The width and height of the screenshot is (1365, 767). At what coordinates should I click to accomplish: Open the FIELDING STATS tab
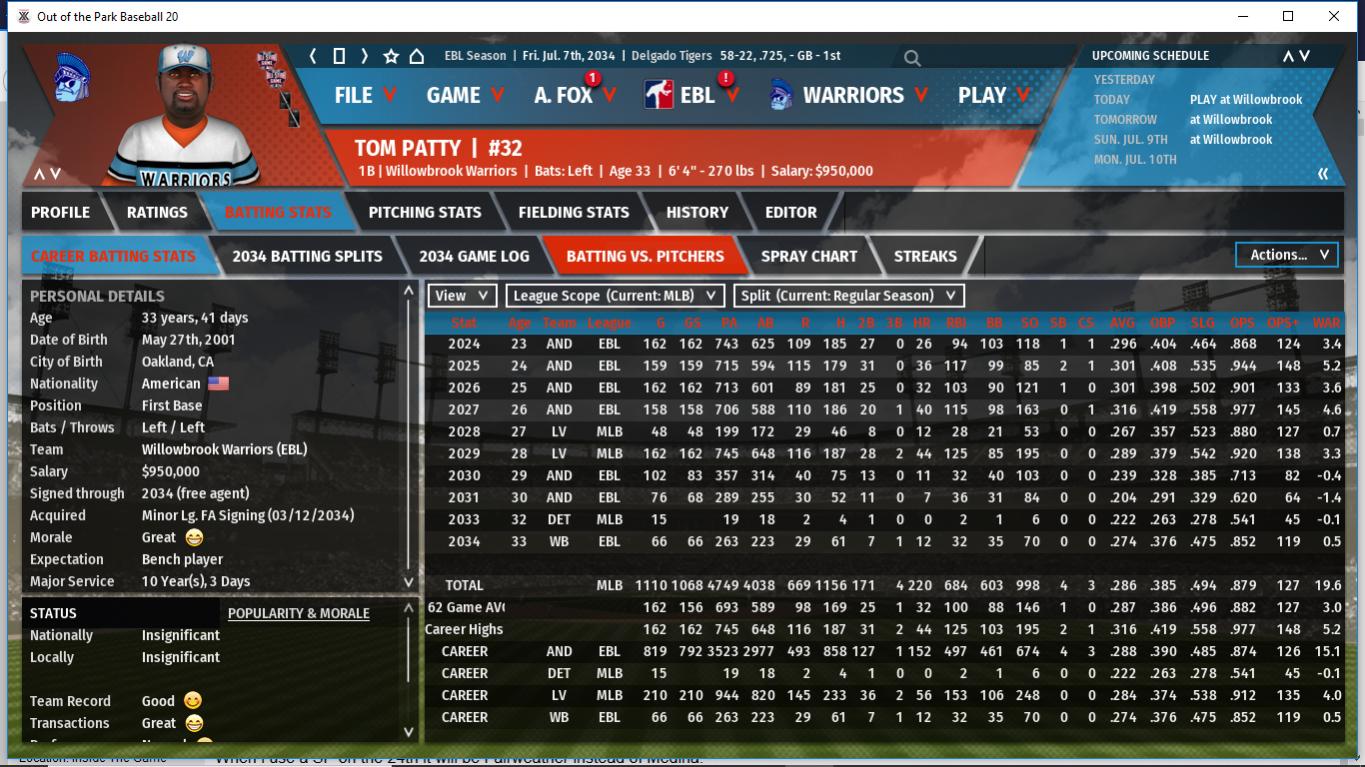point(573,212)
